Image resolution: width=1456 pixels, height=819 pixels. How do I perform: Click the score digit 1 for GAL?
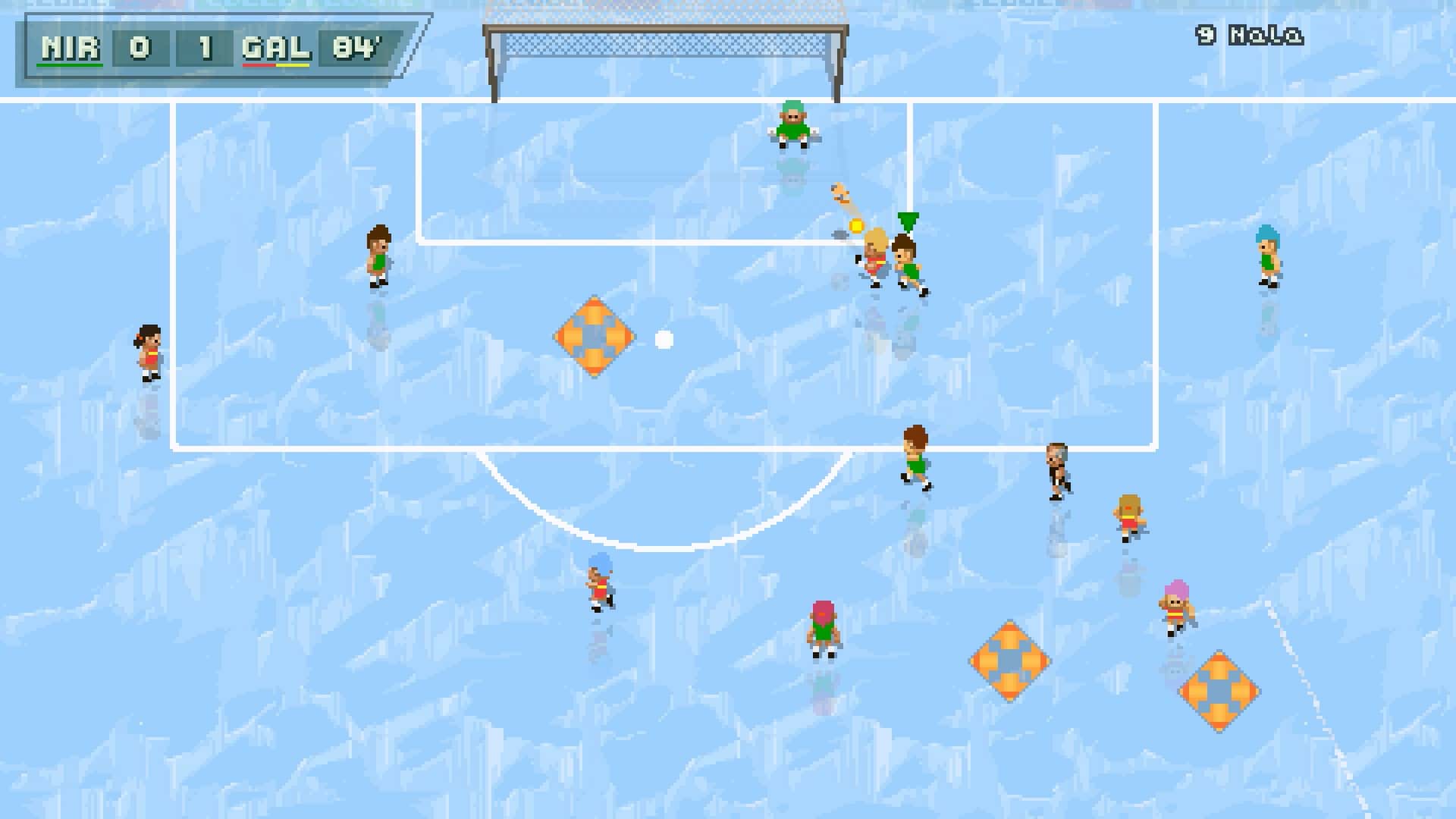pyautogui.click(x=205, y=47)
